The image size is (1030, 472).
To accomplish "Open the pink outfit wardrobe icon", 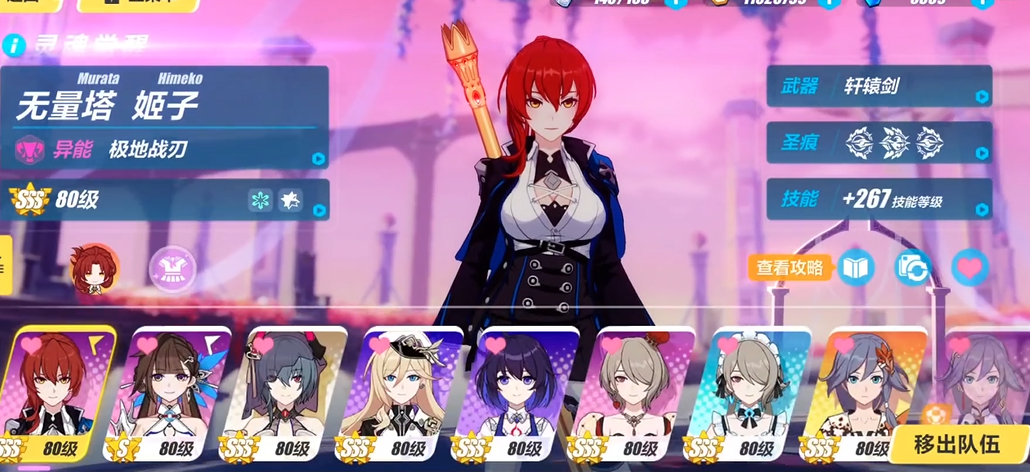I will (172, 269).
